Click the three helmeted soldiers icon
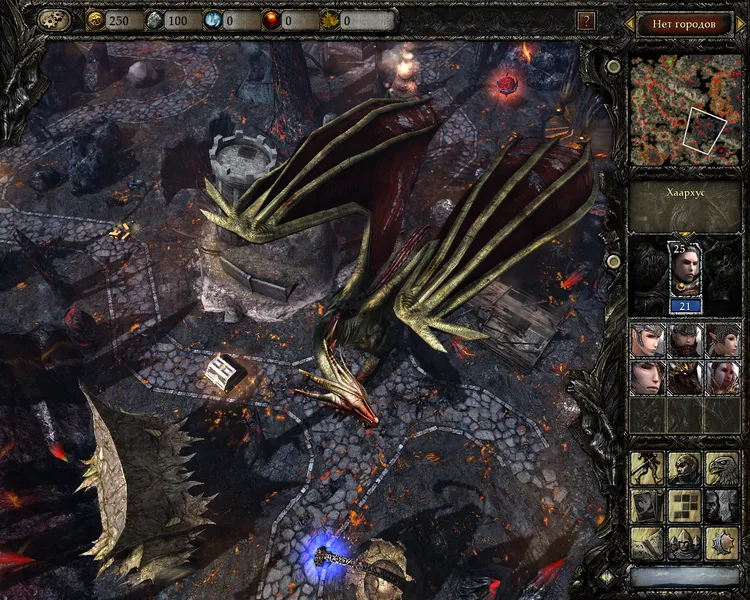750x600 pixels. [684, 543]
